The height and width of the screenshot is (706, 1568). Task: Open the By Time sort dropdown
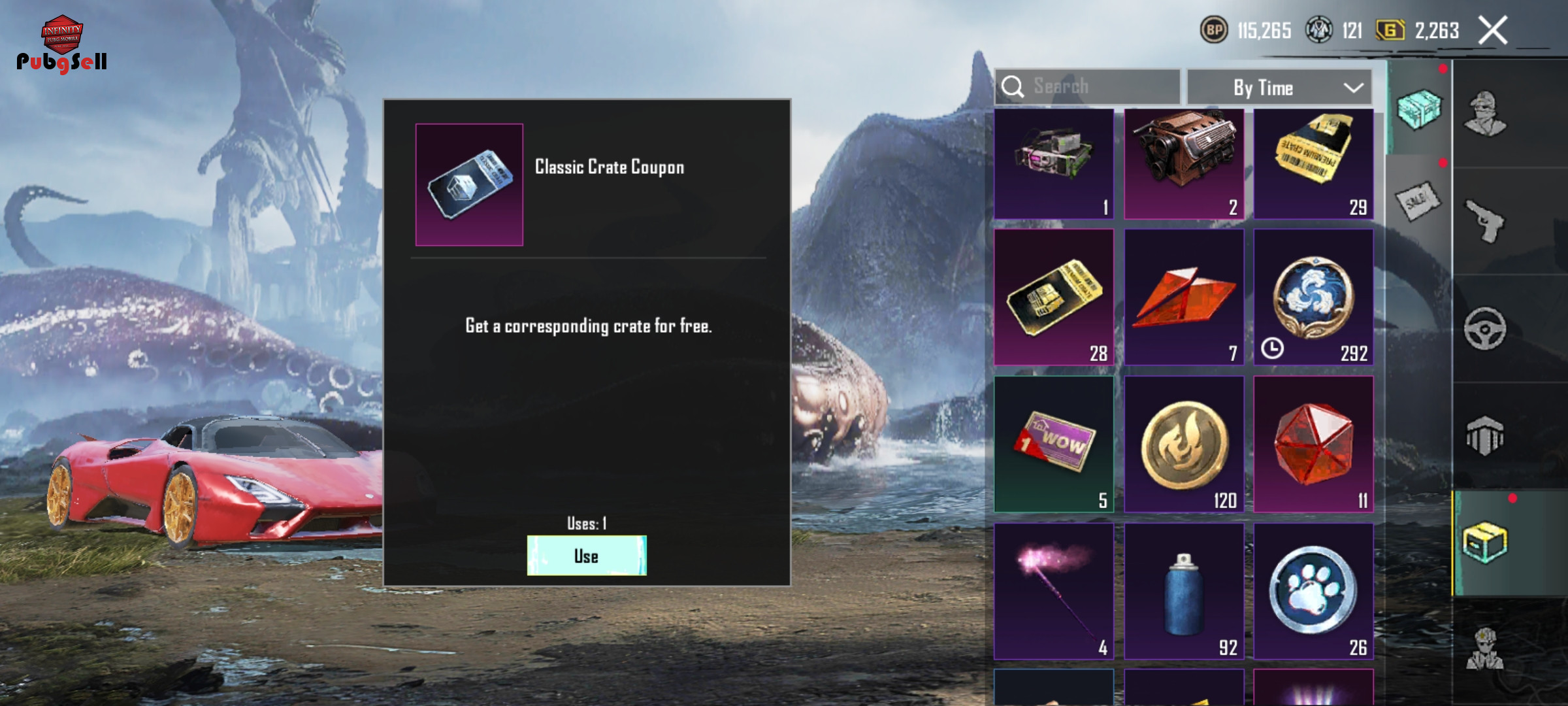tap(1279, 88)
